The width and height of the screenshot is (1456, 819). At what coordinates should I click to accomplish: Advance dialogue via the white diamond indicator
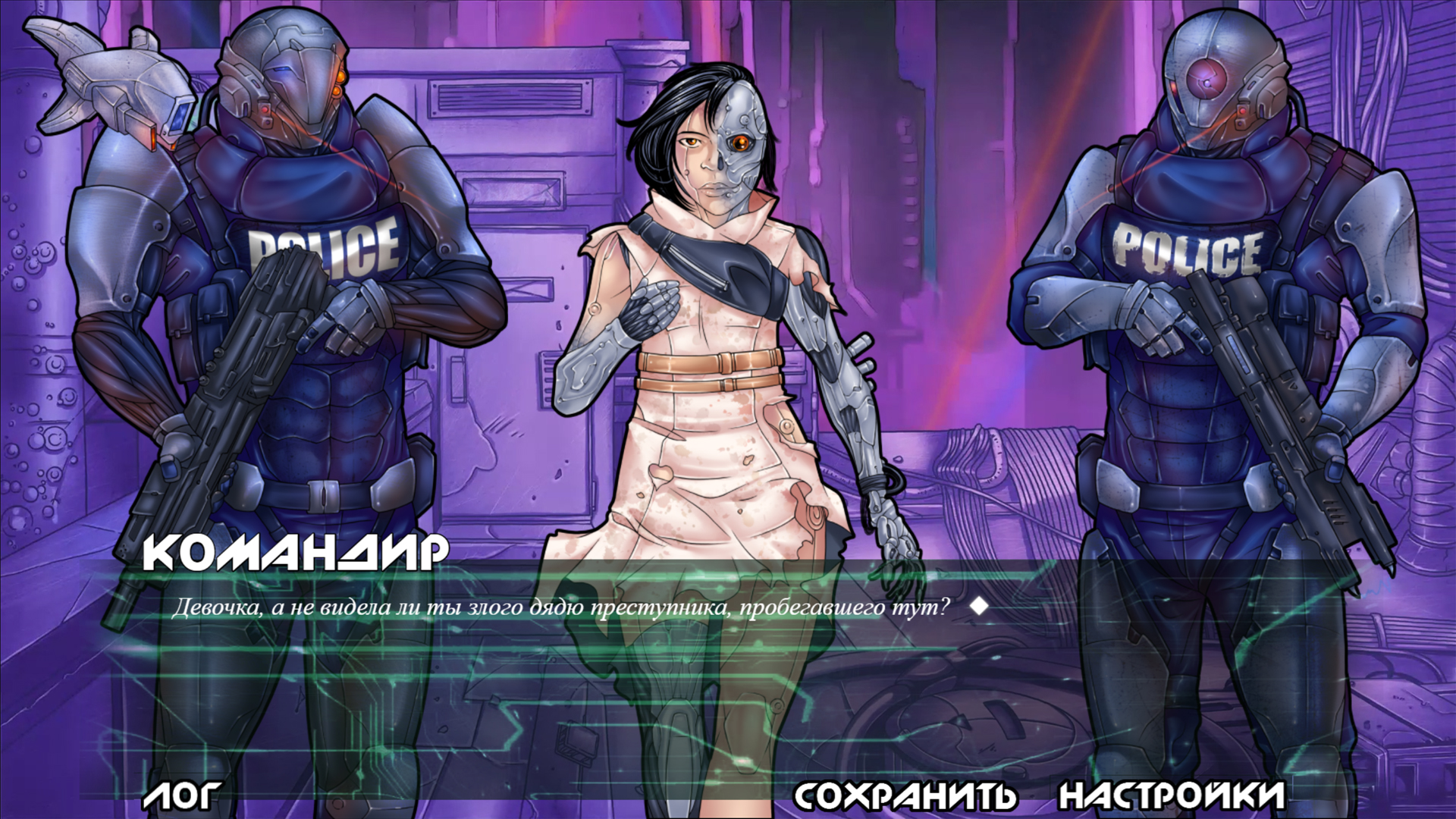979,607
